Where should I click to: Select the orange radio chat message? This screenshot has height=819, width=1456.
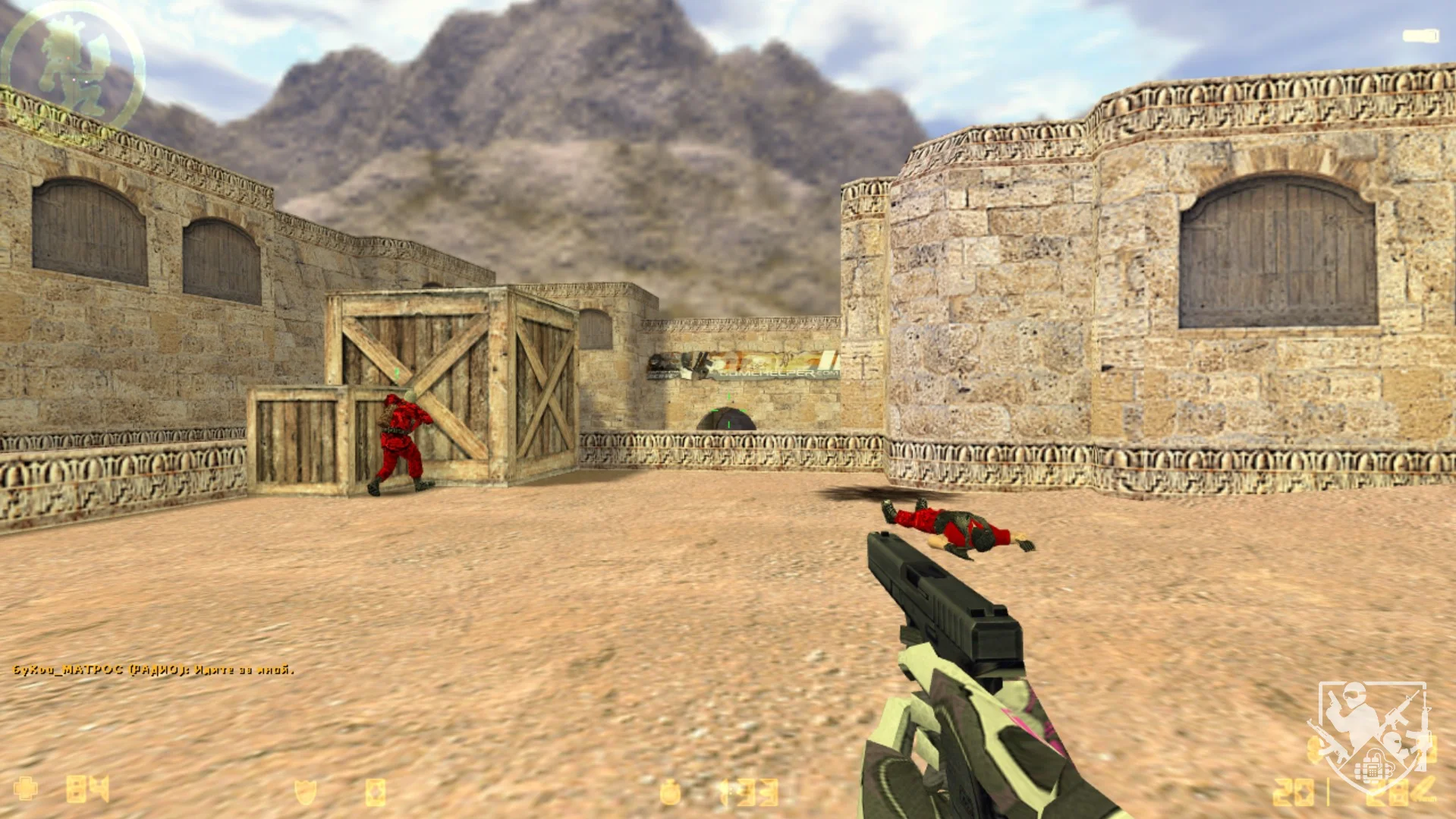[153, 669]
